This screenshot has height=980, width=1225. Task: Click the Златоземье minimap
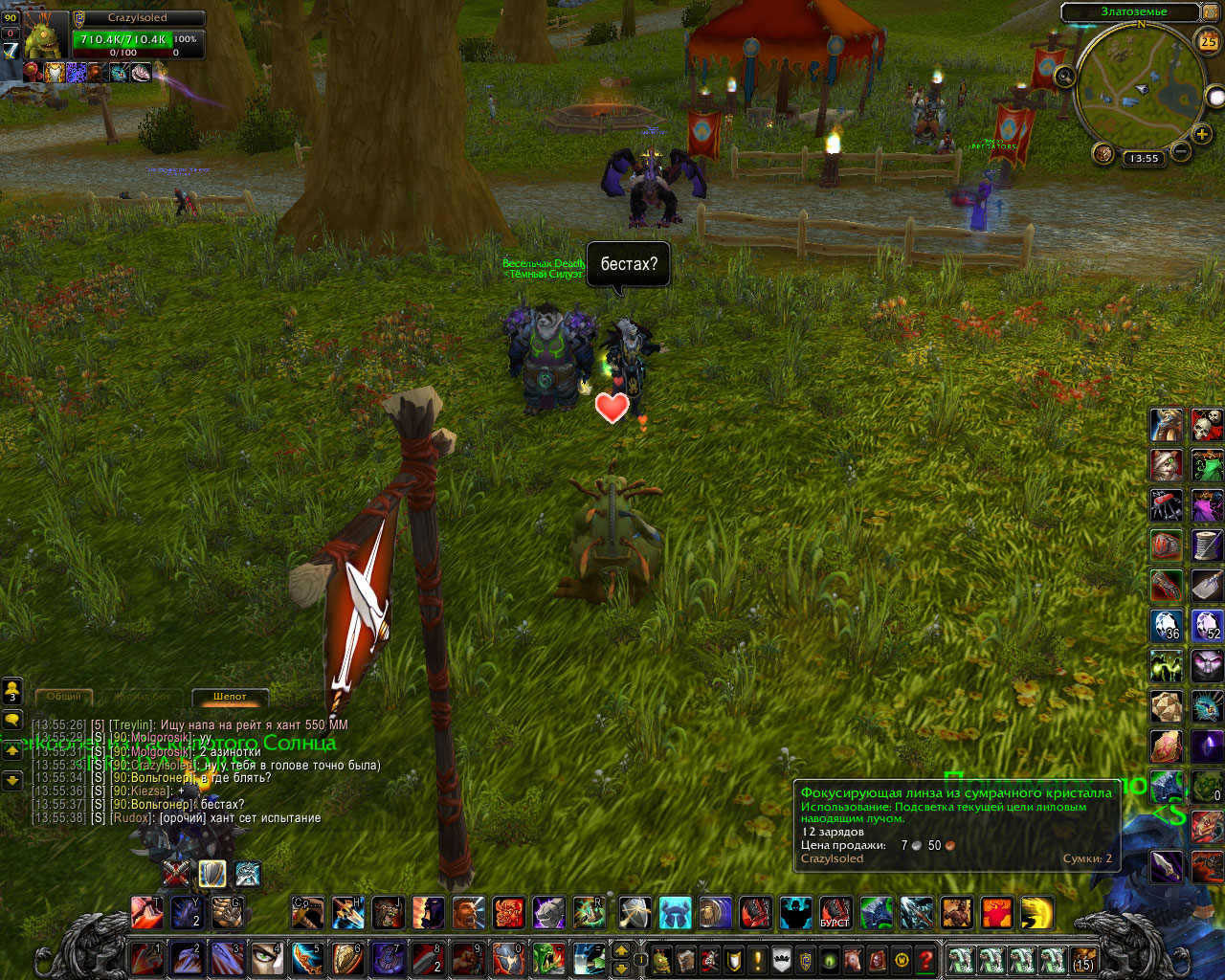(1139, 86)
